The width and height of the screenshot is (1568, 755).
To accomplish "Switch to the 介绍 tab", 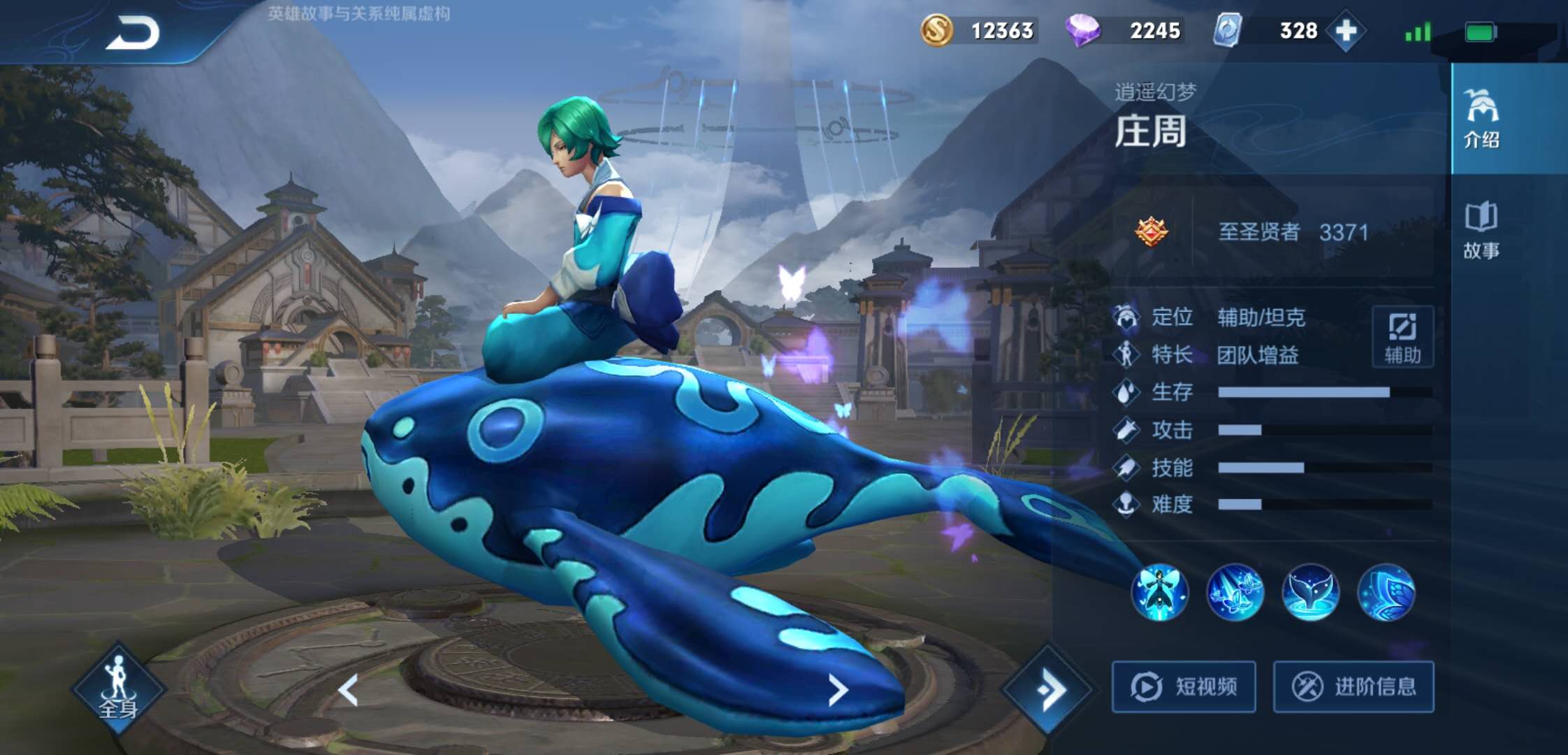I will [x=1481, y=119].
